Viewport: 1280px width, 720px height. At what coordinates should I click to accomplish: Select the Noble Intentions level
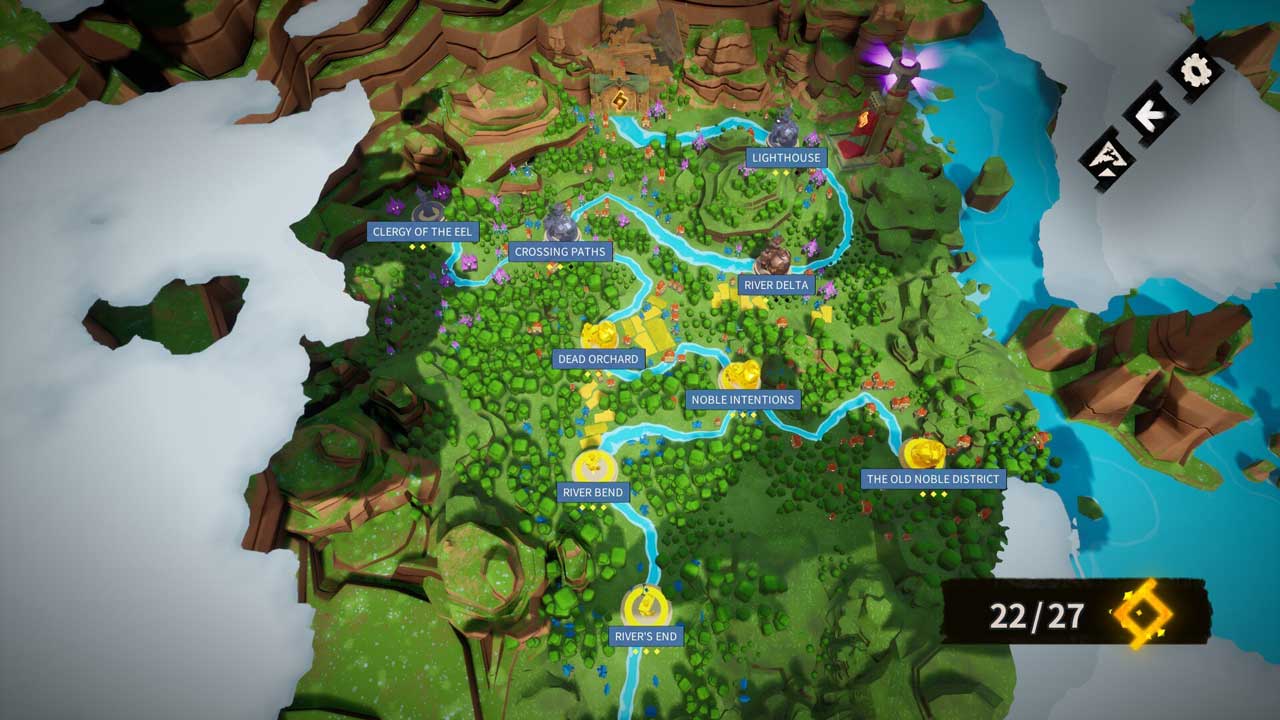click(742, 400)
